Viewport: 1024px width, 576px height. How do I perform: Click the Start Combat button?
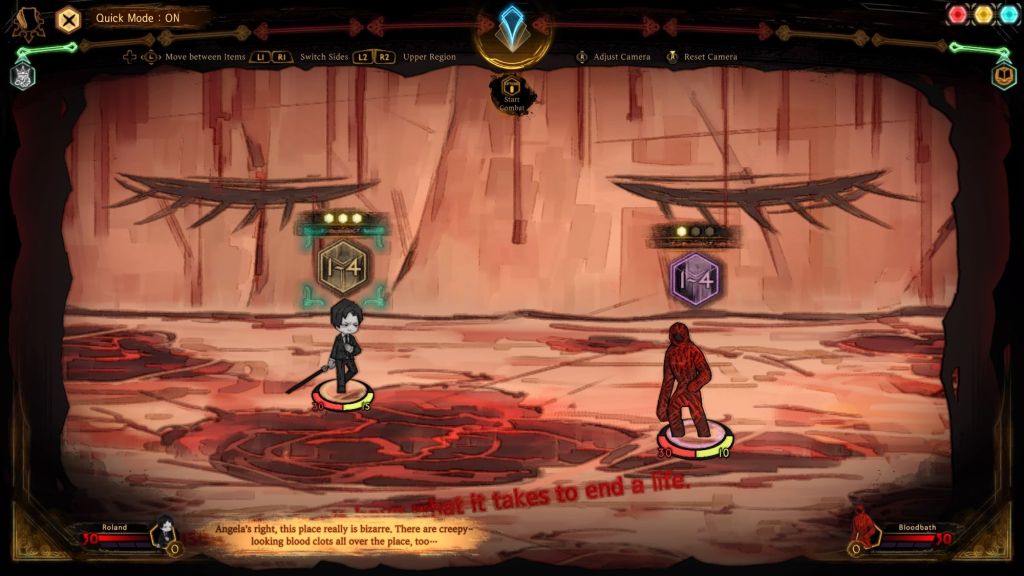tap(512, 92)
